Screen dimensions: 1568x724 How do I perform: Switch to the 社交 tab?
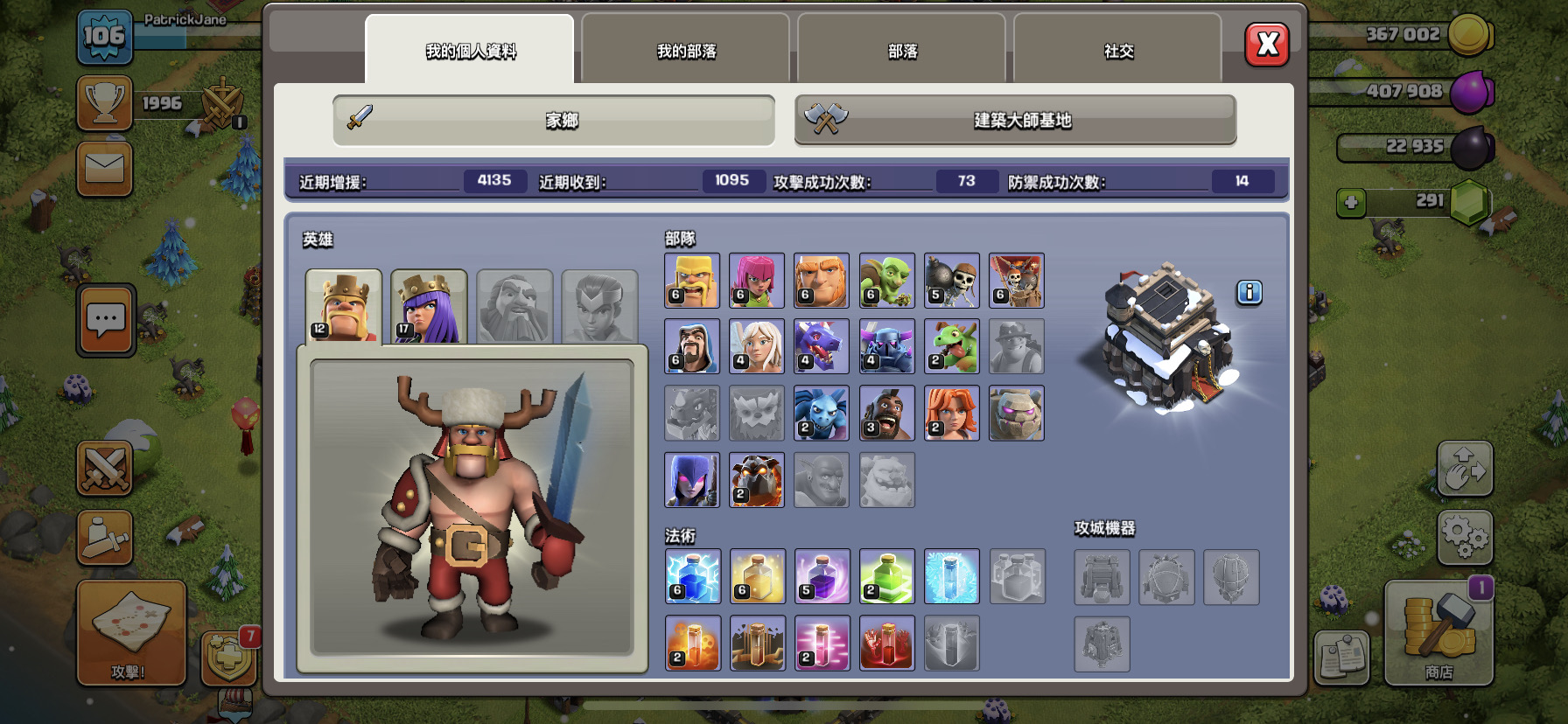point(1117,51)
